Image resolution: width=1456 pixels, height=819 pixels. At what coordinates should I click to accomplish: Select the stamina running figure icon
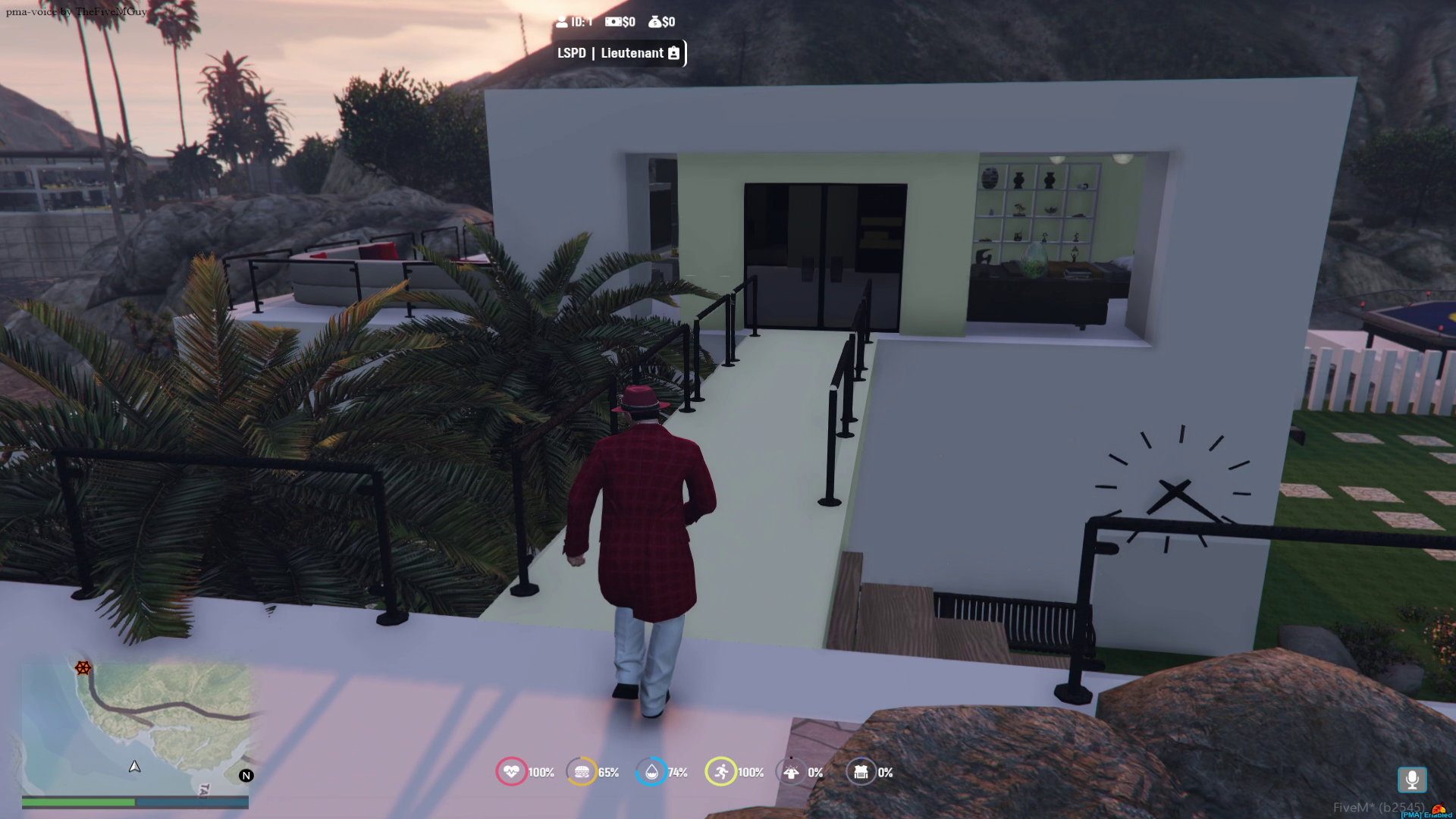721,772
